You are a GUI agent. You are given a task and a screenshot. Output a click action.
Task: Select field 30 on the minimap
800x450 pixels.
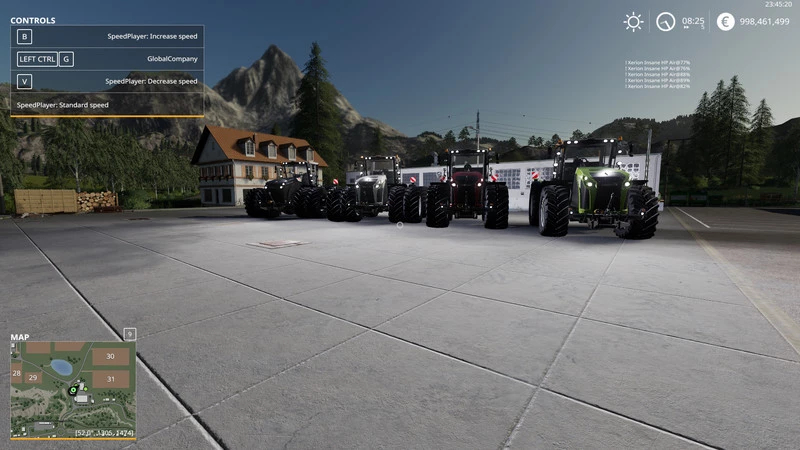click(110, 356)
